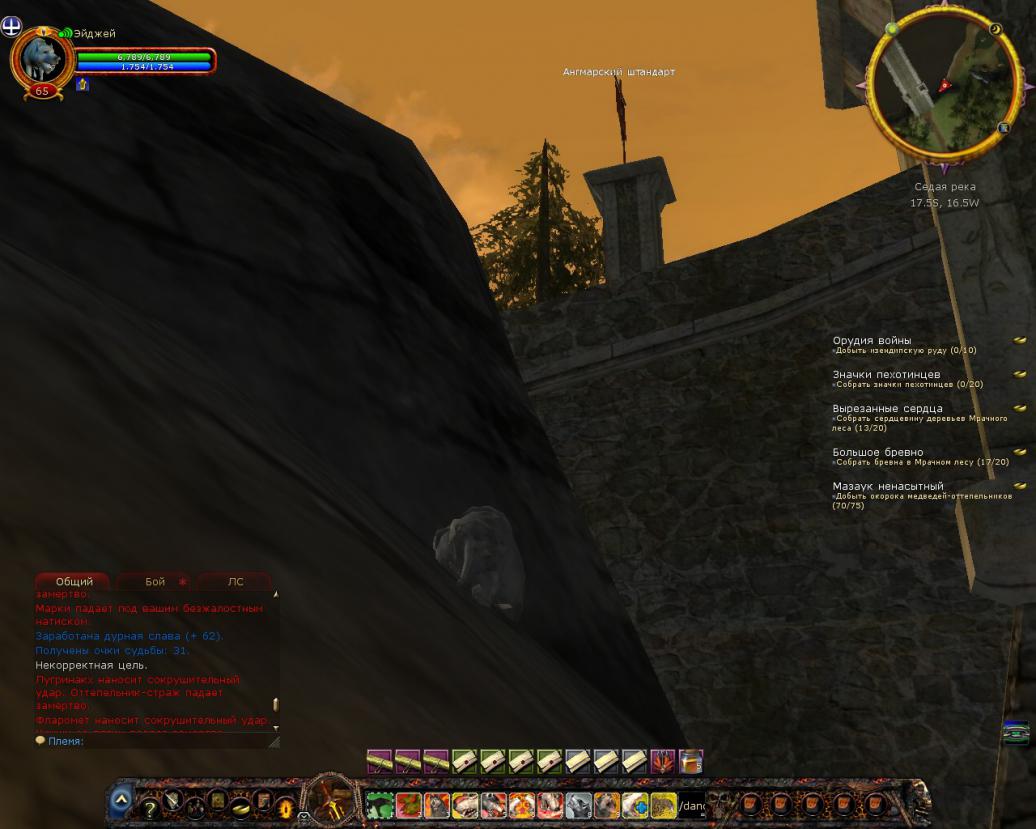Click the moon icon on the minimap ring
The width and height of the screenshot is (1036, 829).
[x=996, y=30]
